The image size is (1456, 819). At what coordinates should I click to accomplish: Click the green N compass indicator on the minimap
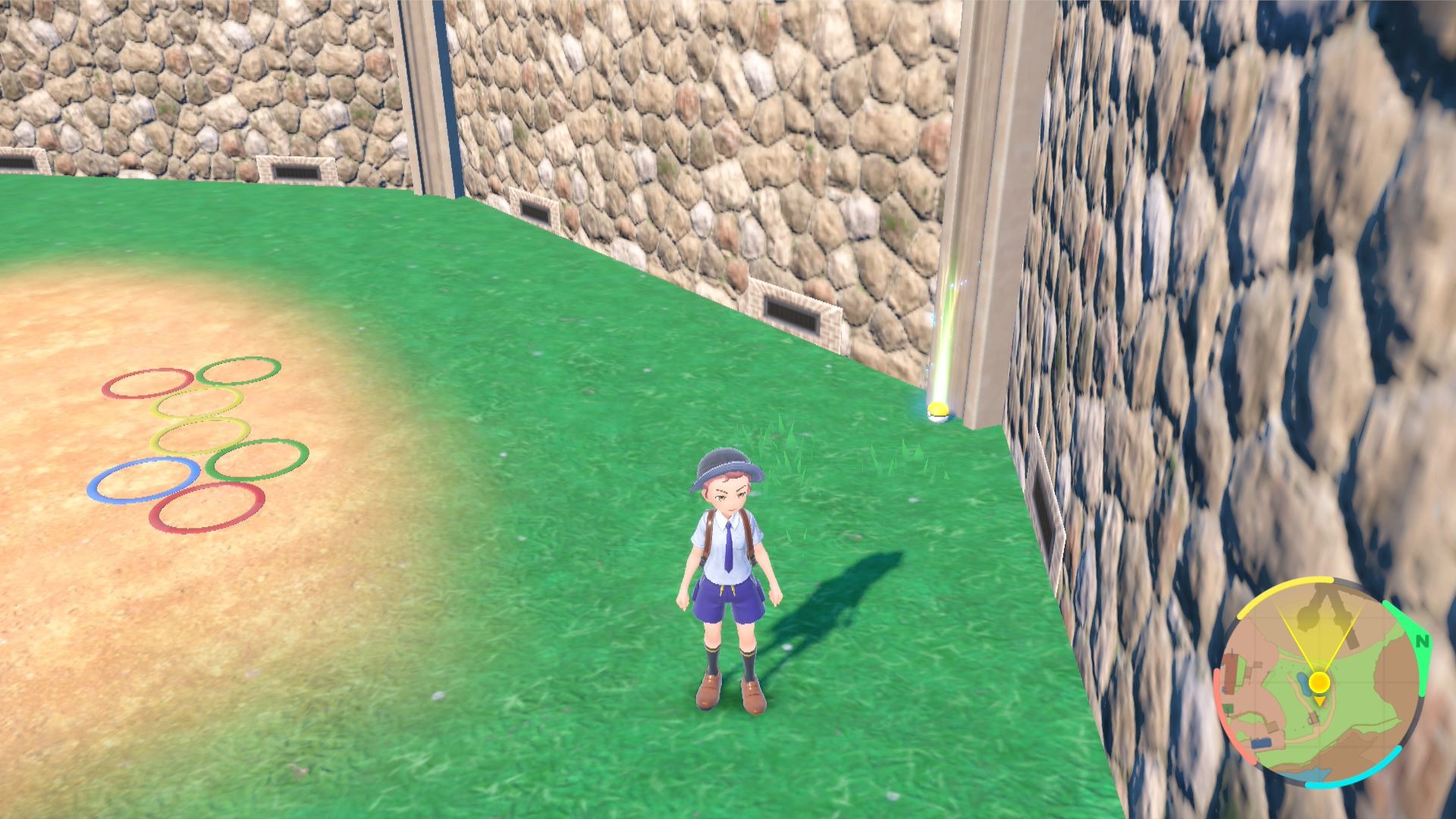tap(1422, 641)
